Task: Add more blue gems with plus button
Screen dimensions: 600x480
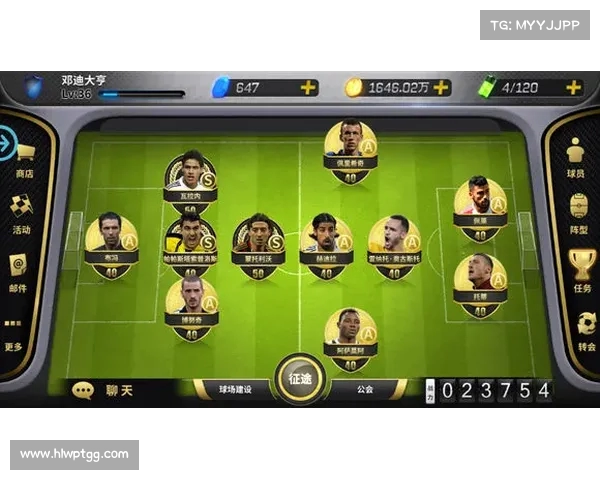Action: pyautogui.click(x=308, y=87)
